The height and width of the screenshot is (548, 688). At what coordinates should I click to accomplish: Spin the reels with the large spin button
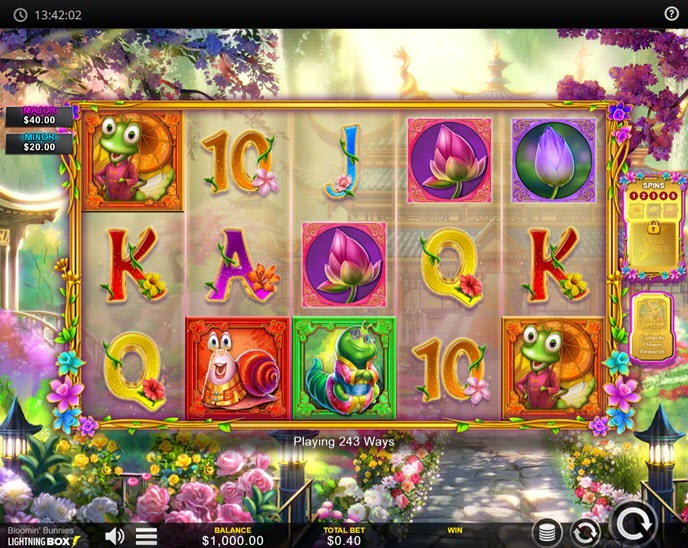[633, 523]
